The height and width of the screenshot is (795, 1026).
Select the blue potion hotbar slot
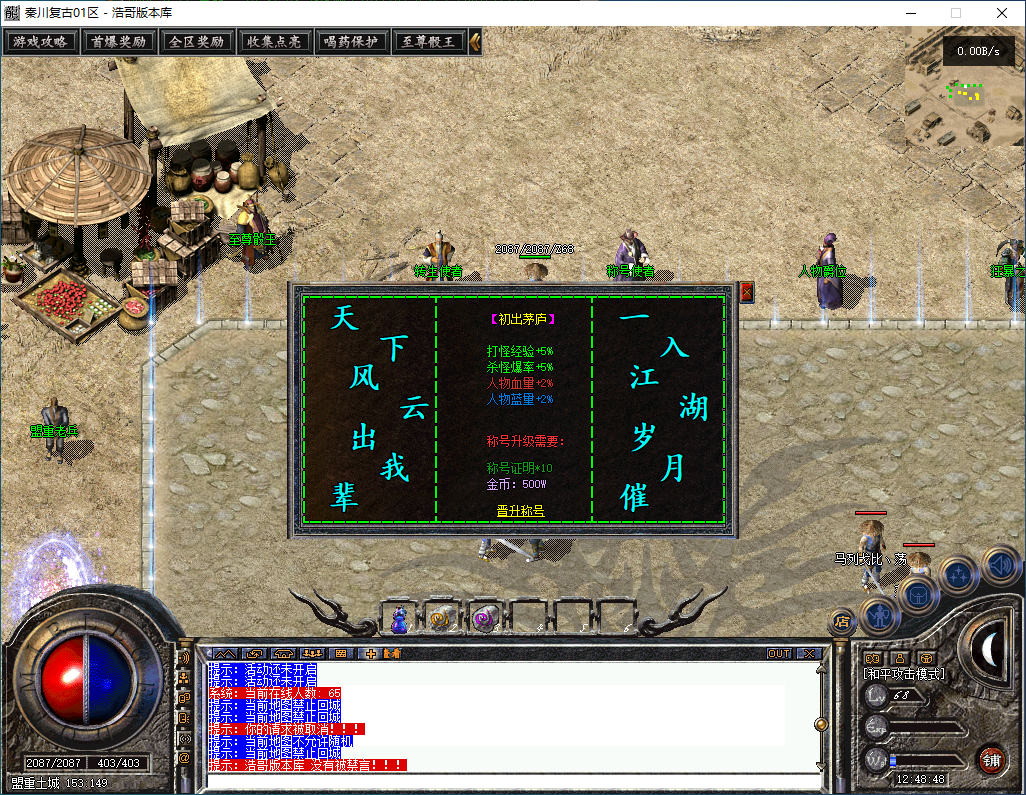(399, 619)
